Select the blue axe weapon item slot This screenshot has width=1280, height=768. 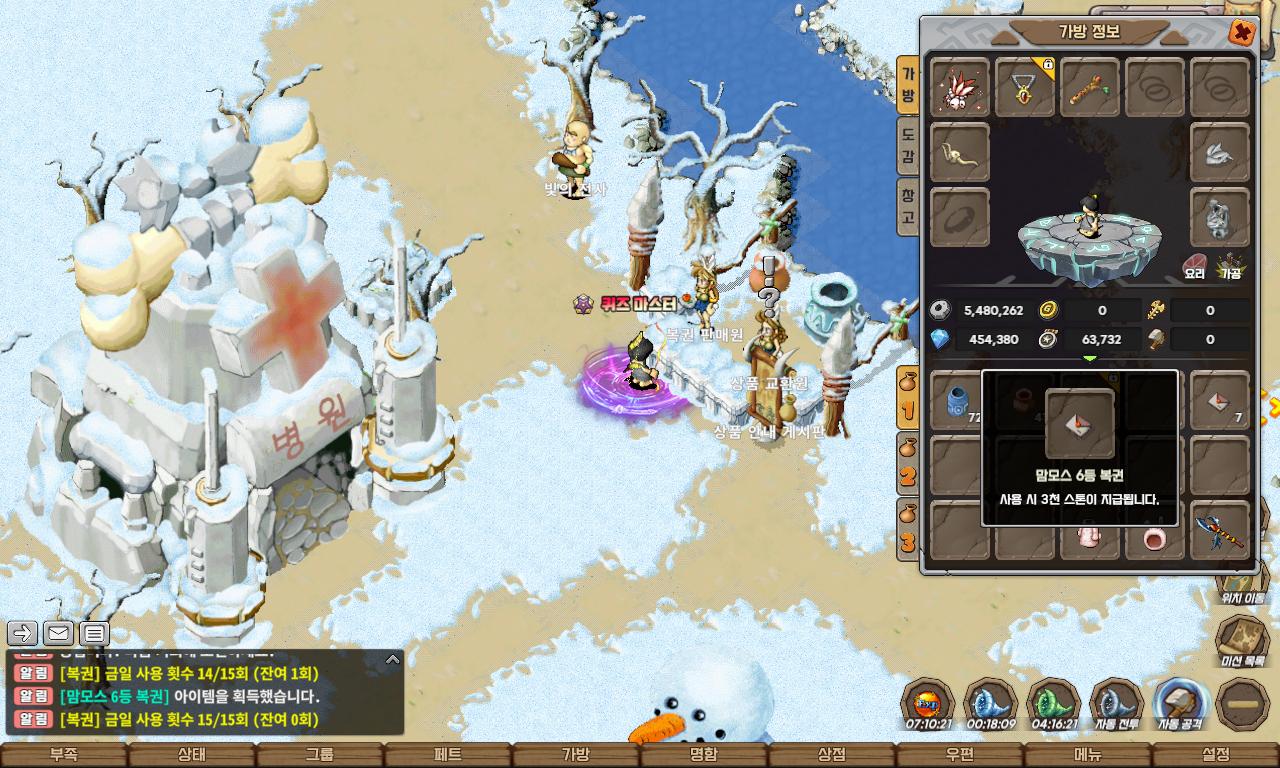click(x=1220, y=530)
